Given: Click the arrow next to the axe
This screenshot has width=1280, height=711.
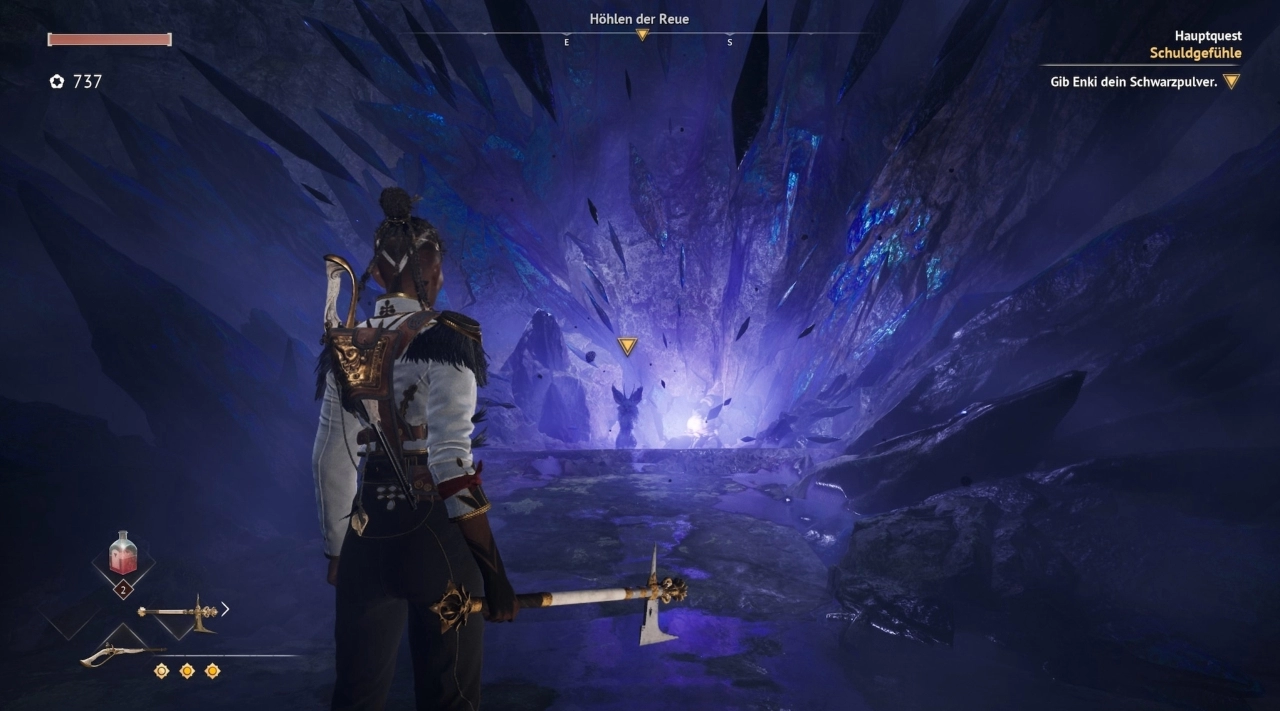Looking at the screenshot, I should pyautogui.click(x=225, y=608).
